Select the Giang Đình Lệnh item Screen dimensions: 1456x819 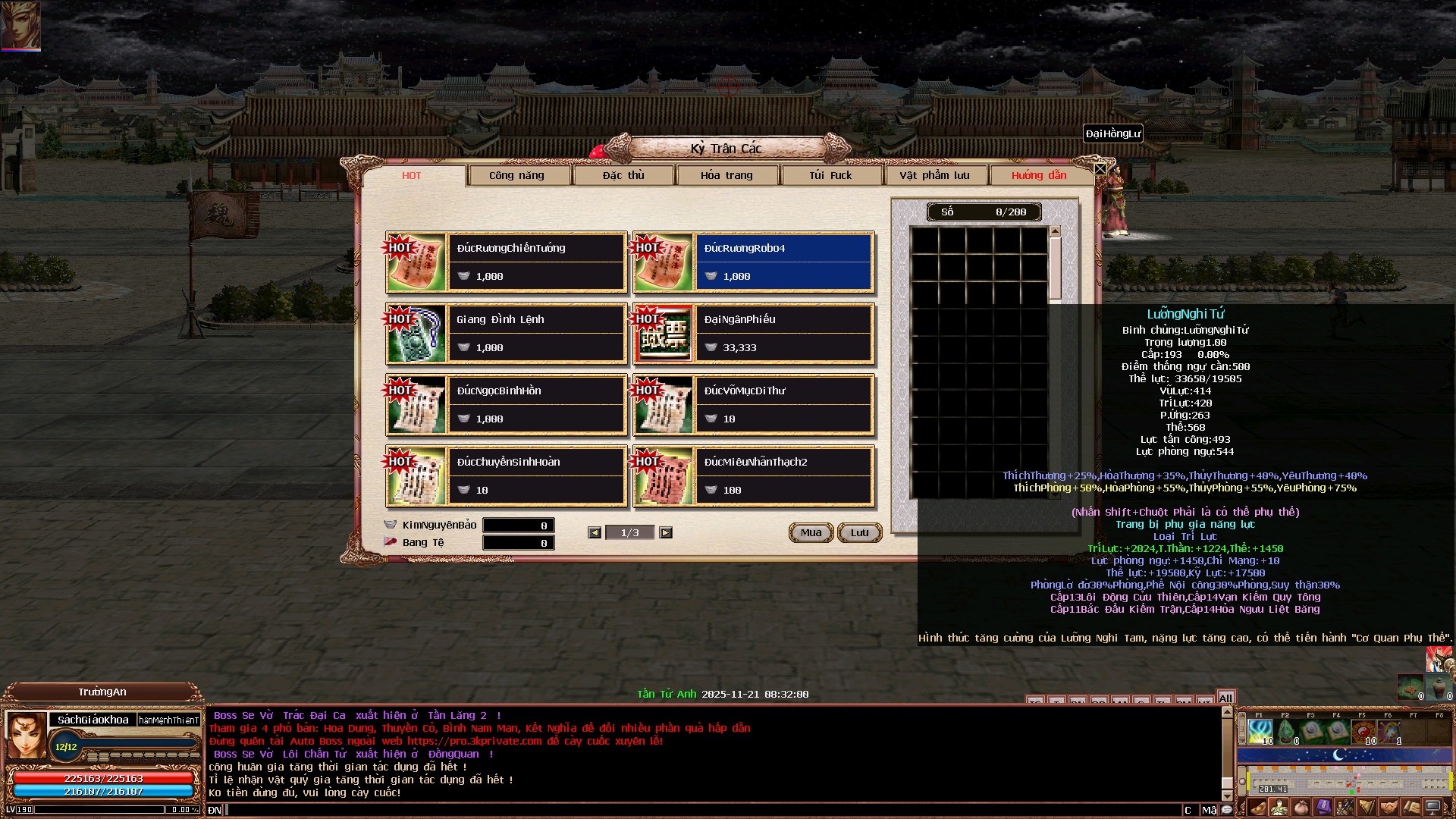click(x=536, y=334)
